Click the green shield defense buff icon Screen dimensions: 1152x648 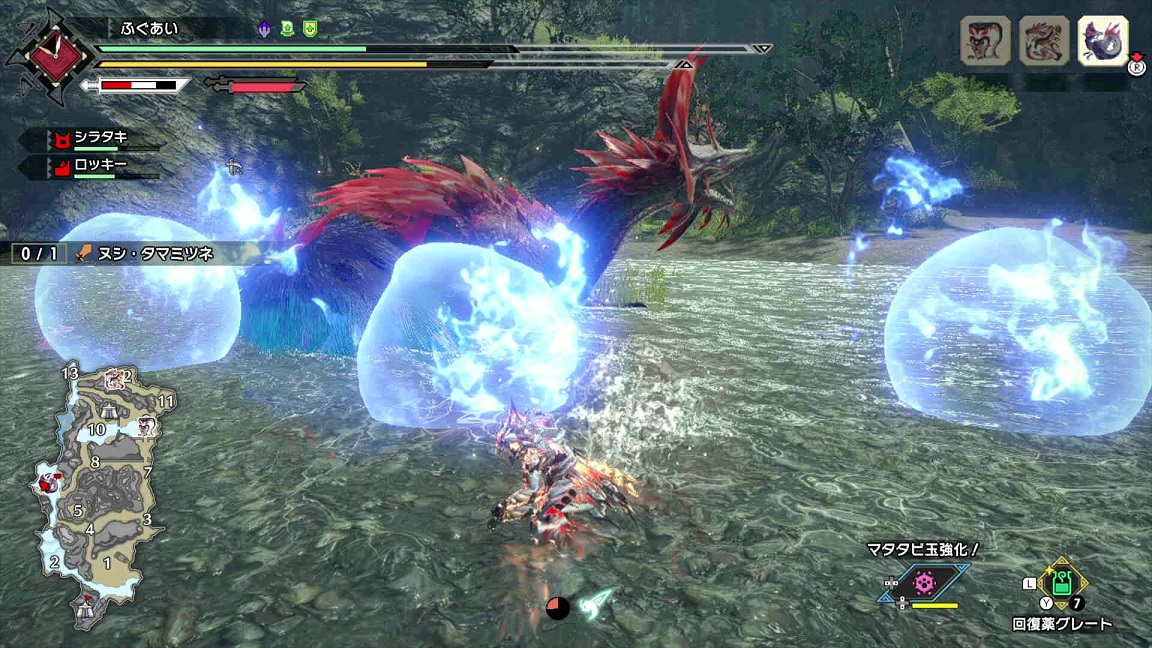[x=310, y=29]
